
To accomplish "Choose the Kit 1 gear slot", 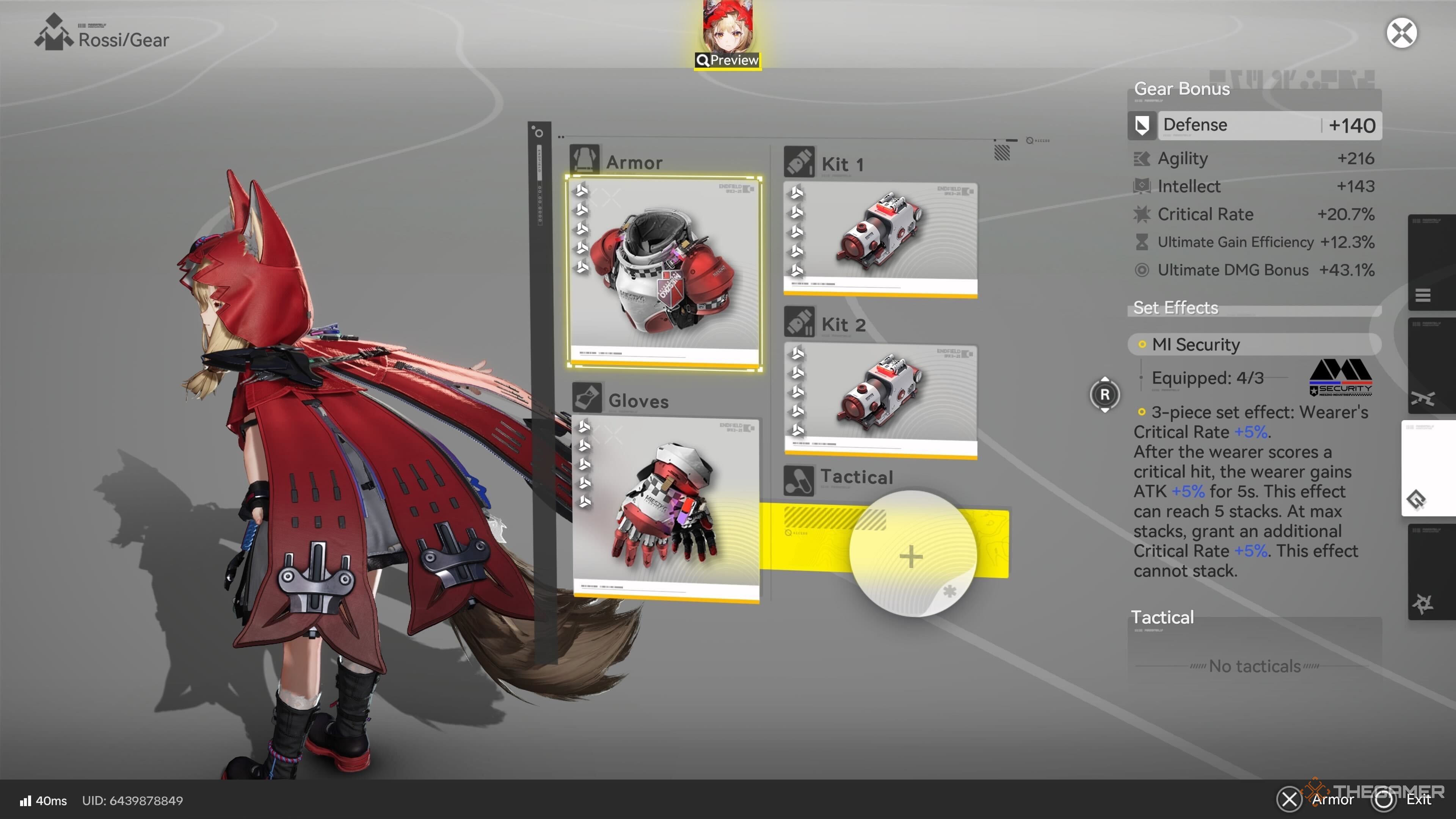I will (880, 239).
